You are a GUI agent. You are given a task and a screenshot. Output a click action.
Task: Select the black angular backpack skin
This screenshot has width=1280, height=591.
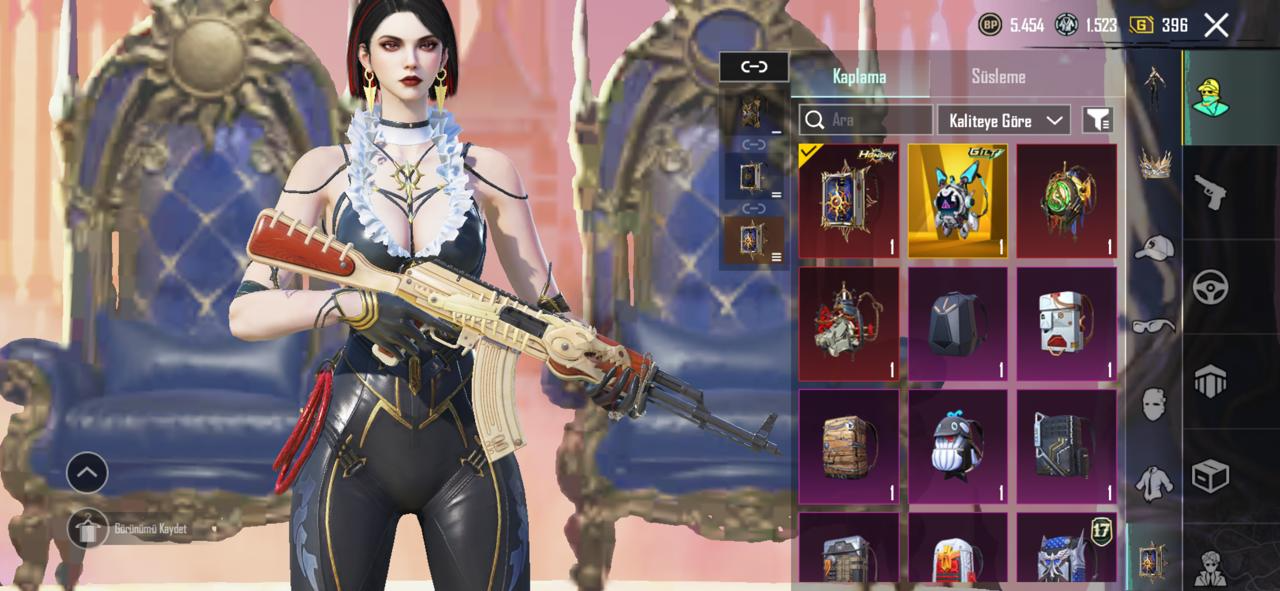(x=957, y=324)
